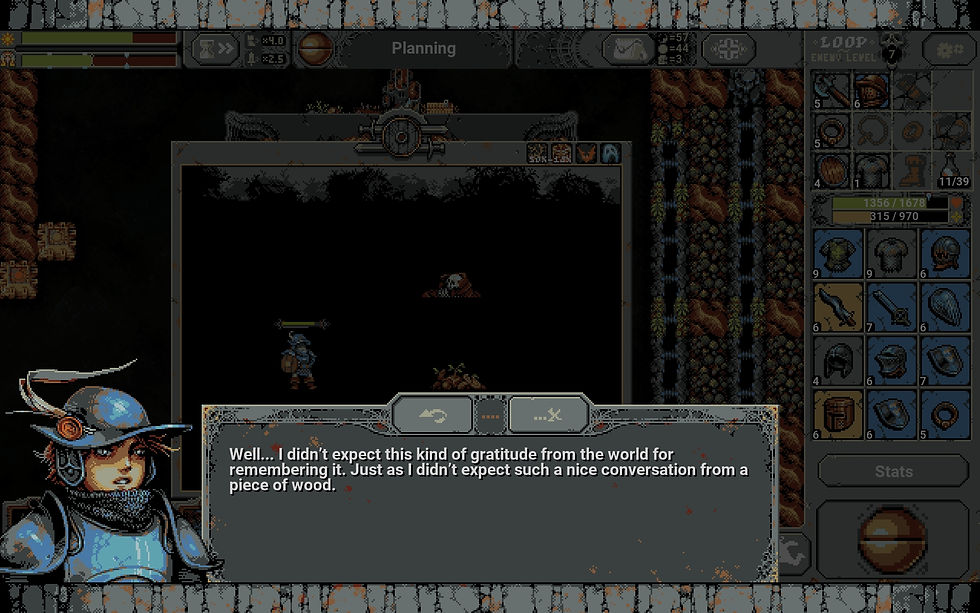980x613 pixels.
Task: Select the curved blade in the gold slot
Action: click(838, 307)
